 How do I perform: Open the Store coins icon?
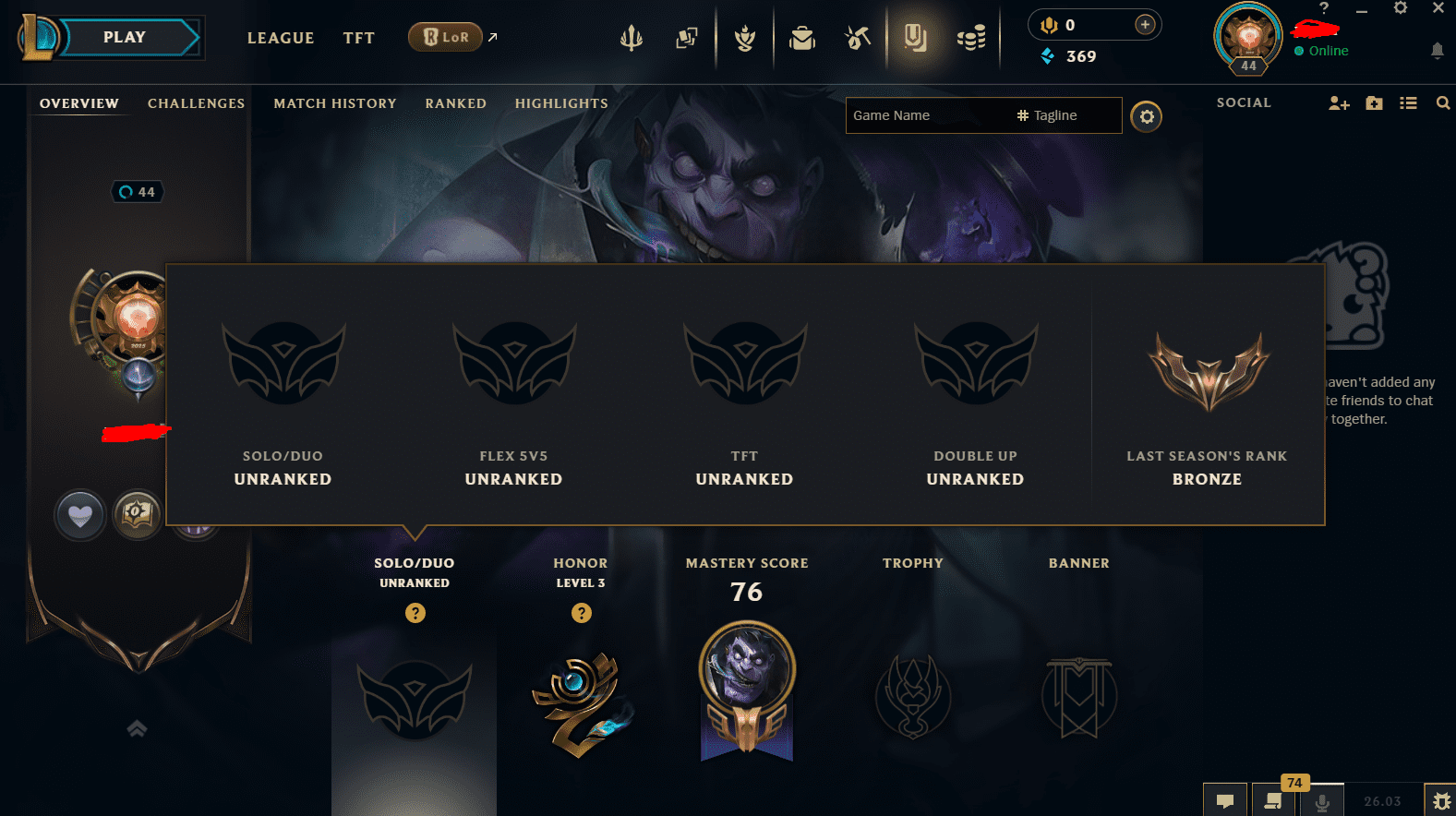(971, 39)
